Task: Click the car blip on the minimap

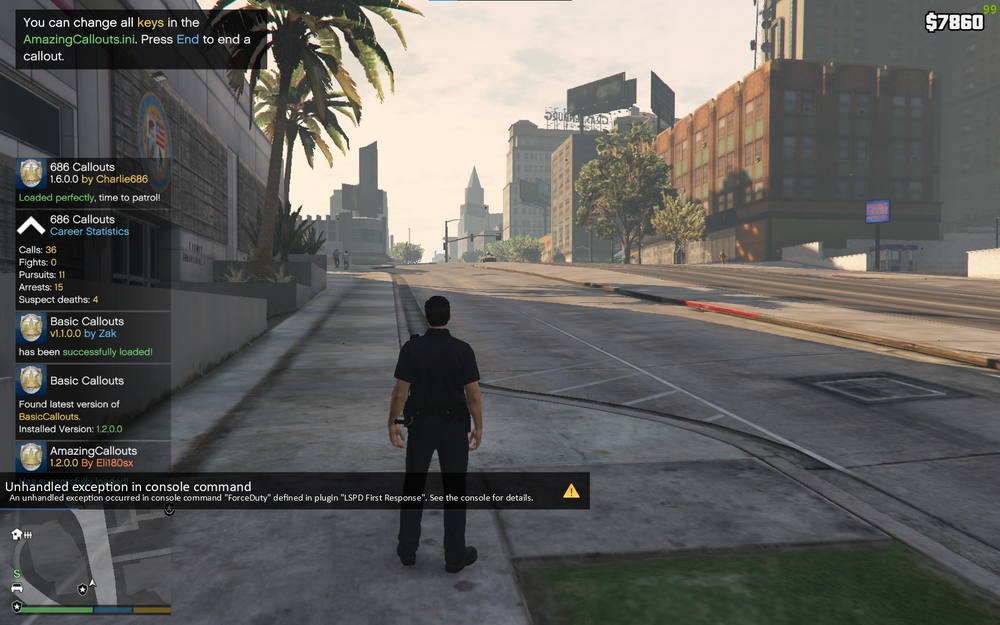Action: [17, 588]
